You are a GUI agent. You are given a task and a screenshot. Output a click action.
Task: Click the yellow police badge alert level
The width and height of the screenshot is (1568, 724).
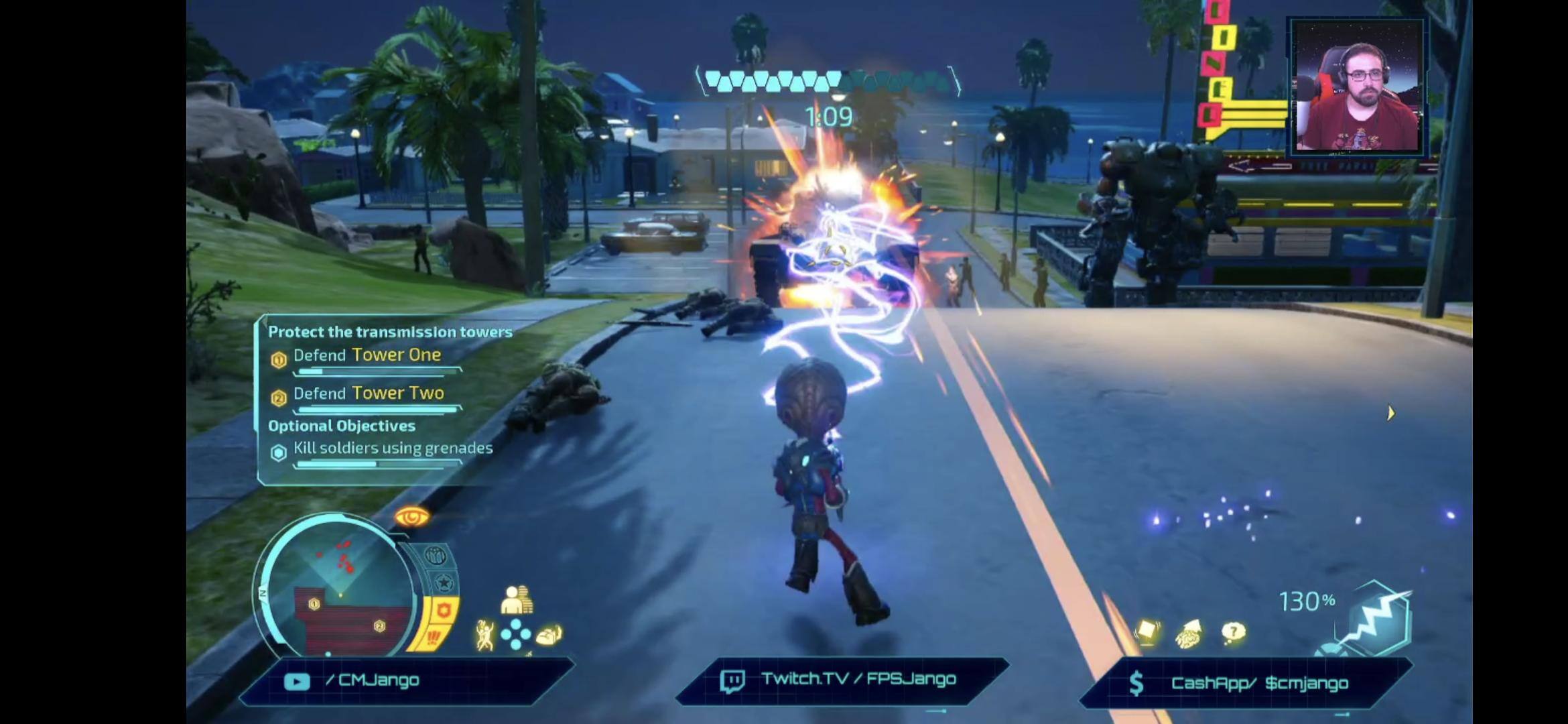click(444, 611)
